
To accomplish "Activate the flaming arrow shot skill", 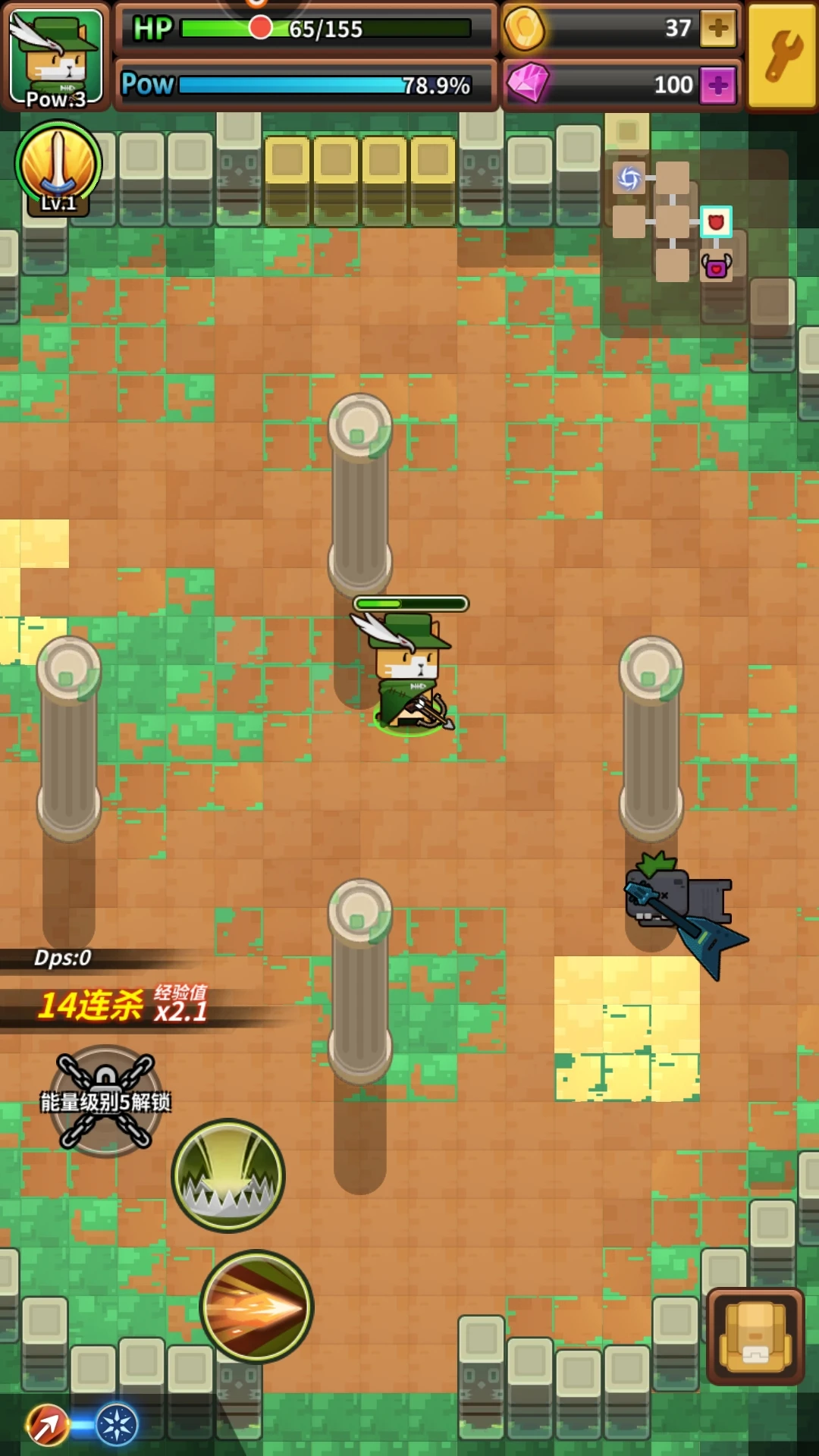I will (x=256, y=1306).
